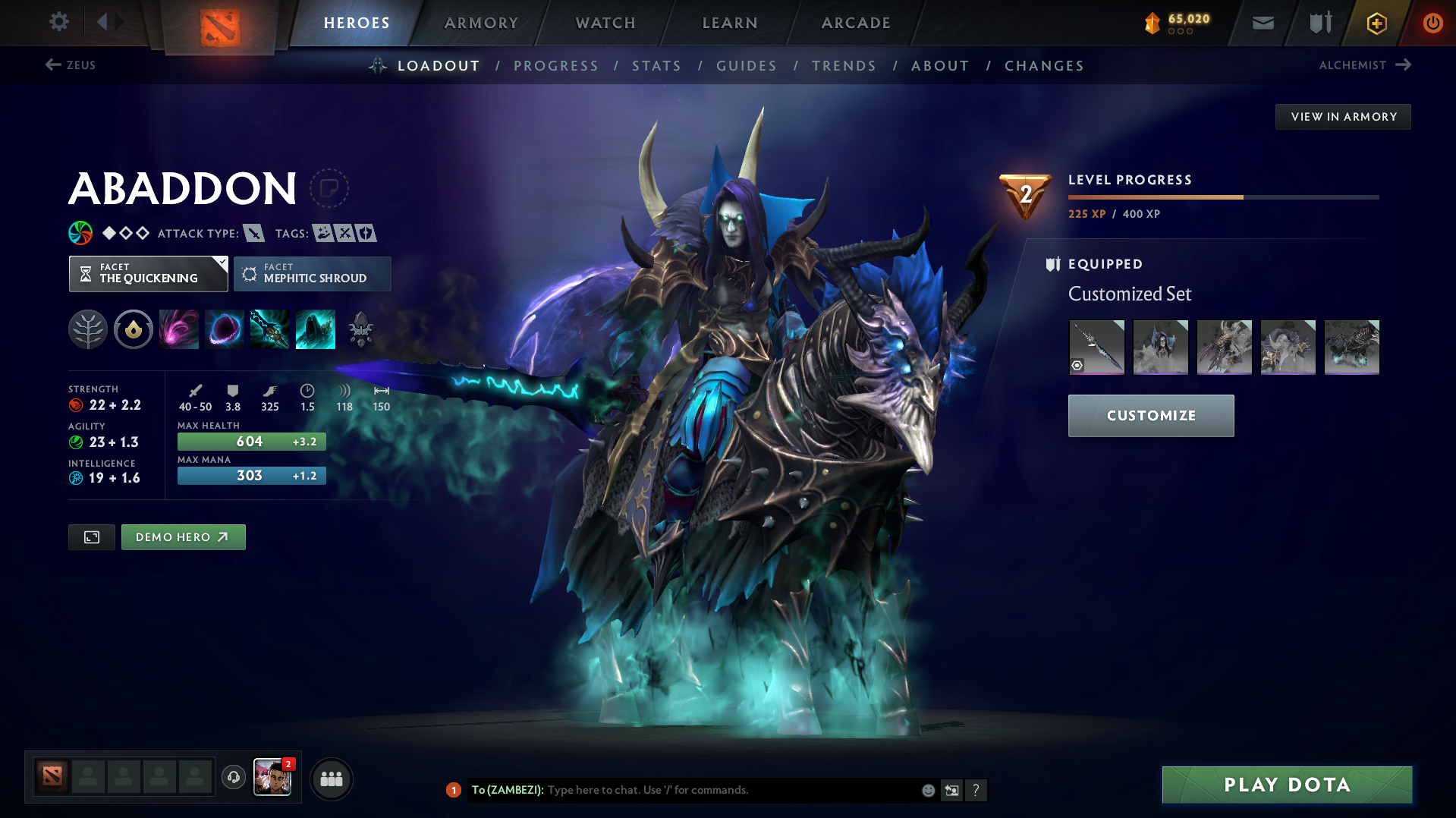1456x818 pixels.
Task: Open the mail notifications icon top right
Action: coord(1262,23)
